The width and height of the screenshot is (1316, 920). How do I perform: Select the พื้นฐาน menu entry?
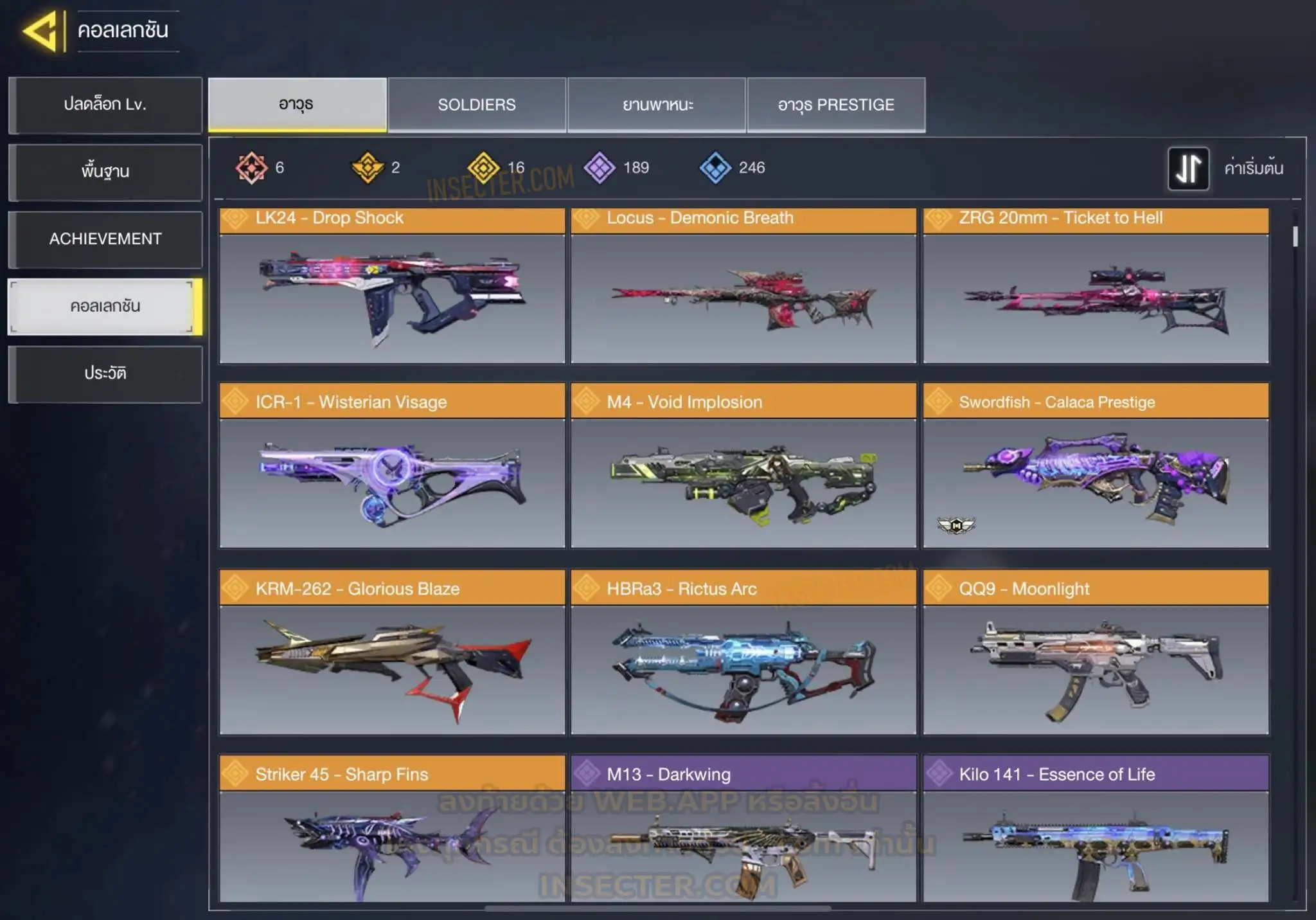[x=105, y=172]
